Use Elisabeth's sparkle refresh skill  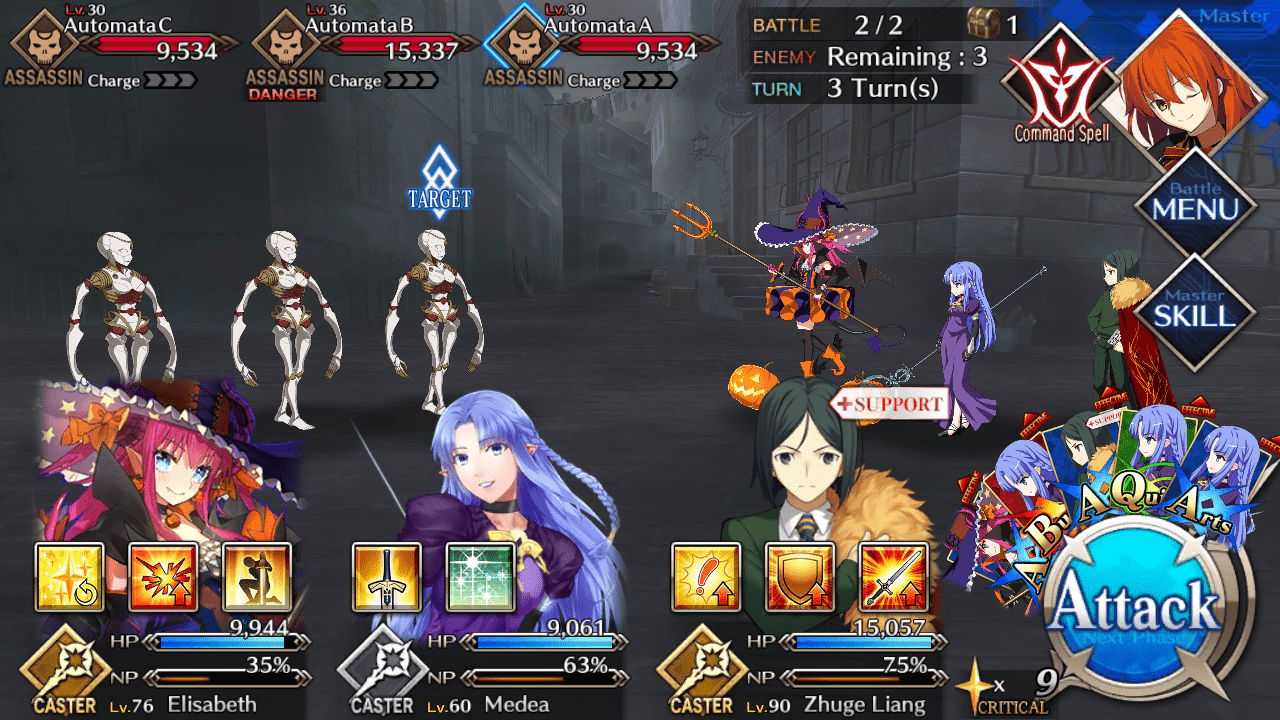pos(69,577)
